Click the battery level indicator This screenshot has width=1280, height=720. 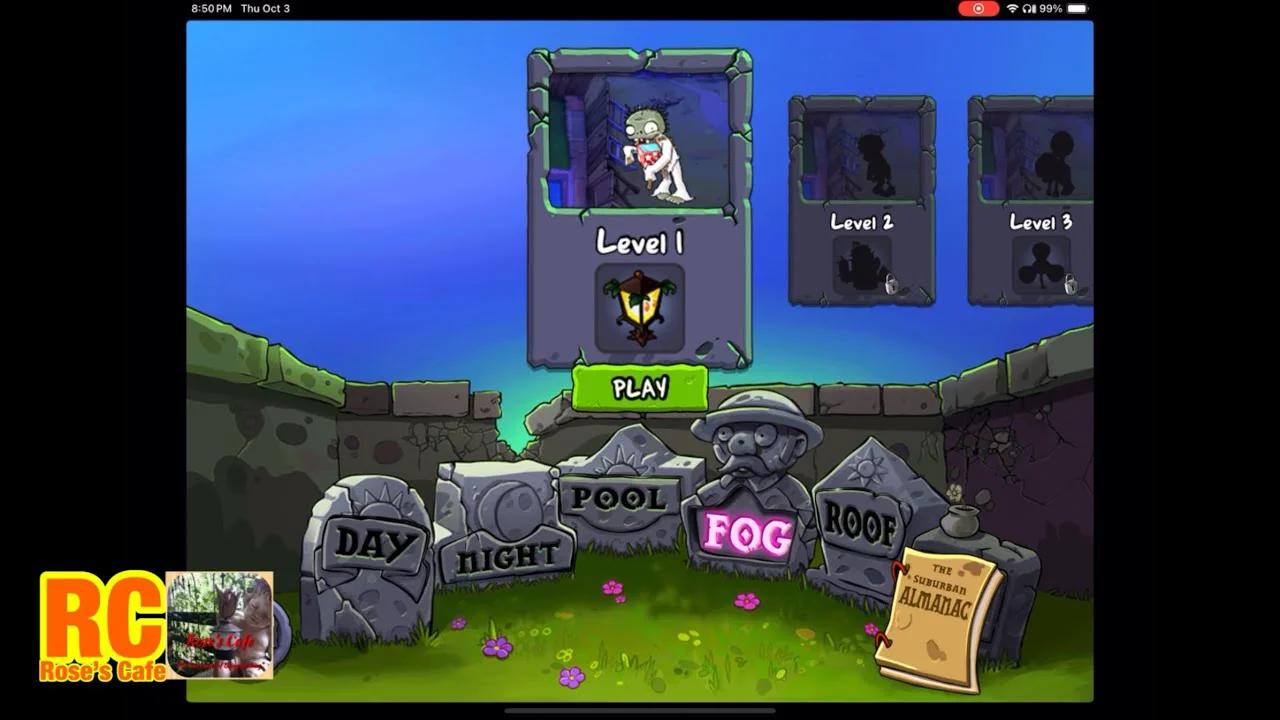(x=1075, y=8)
